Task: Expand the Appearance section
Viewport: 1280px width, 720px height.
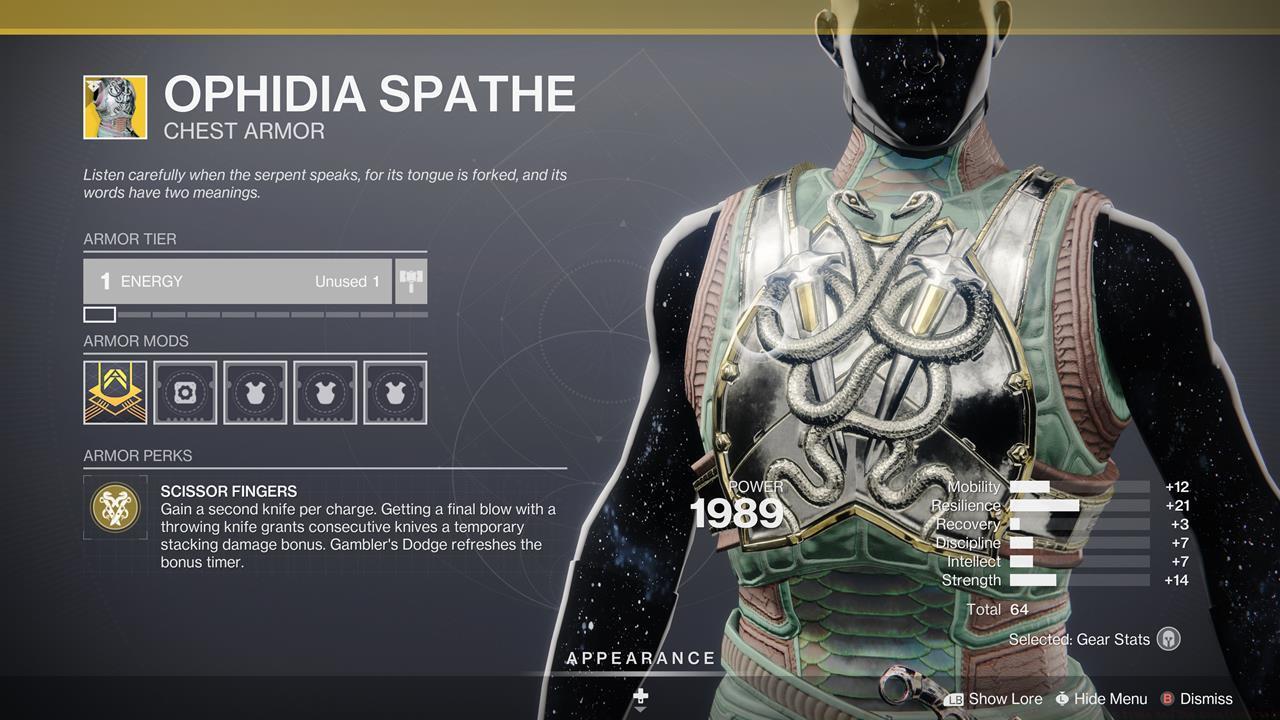Action: (x=641, y=658)
